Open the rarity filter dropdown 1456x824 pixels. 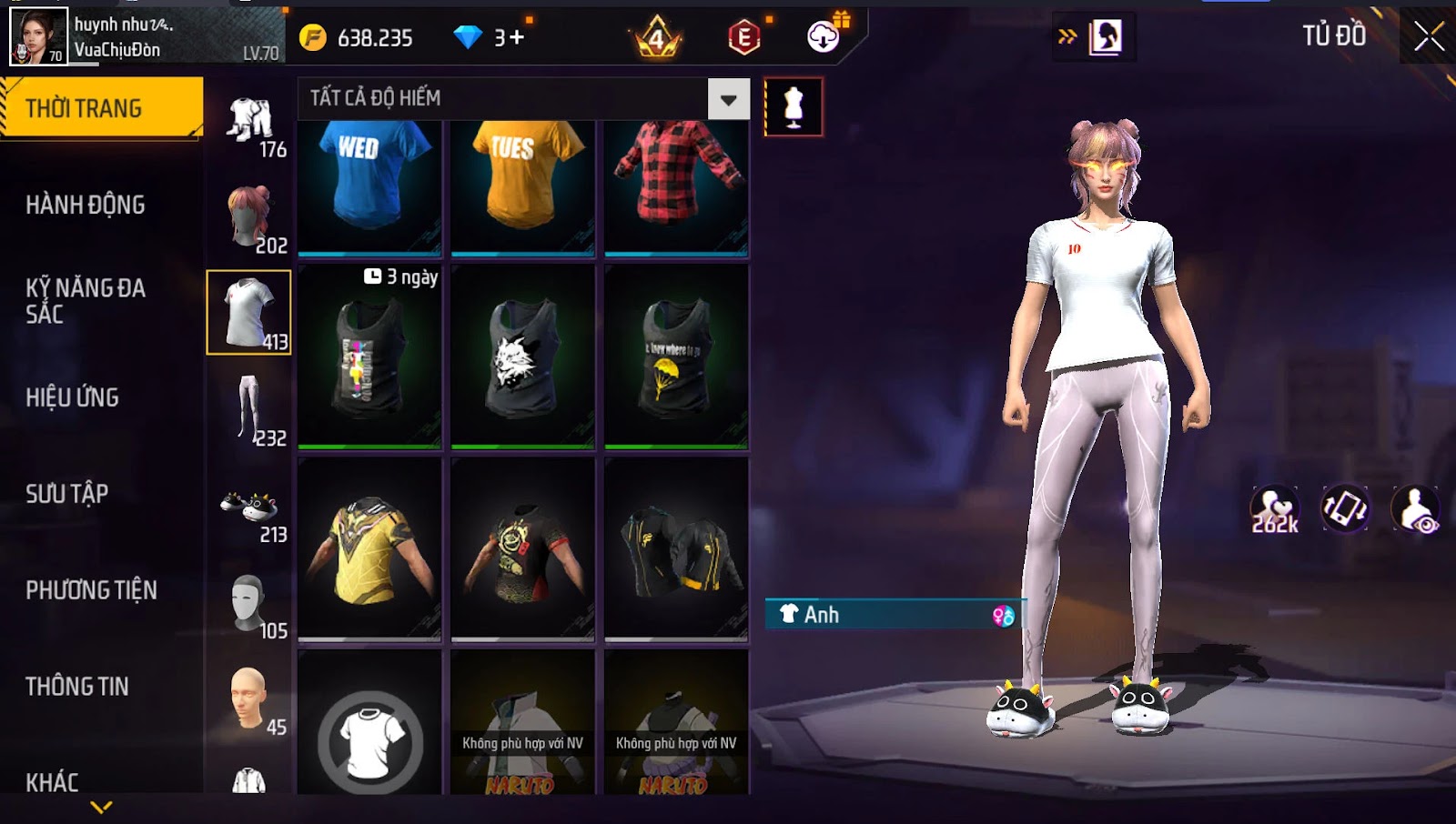pyautogui.click(x=728, y=99)
